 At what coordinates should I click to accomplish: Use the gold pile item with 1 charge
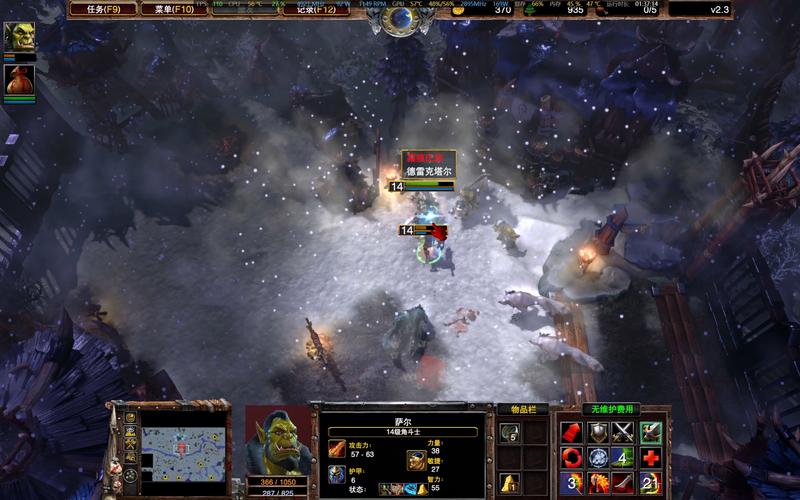coord(509,482)
